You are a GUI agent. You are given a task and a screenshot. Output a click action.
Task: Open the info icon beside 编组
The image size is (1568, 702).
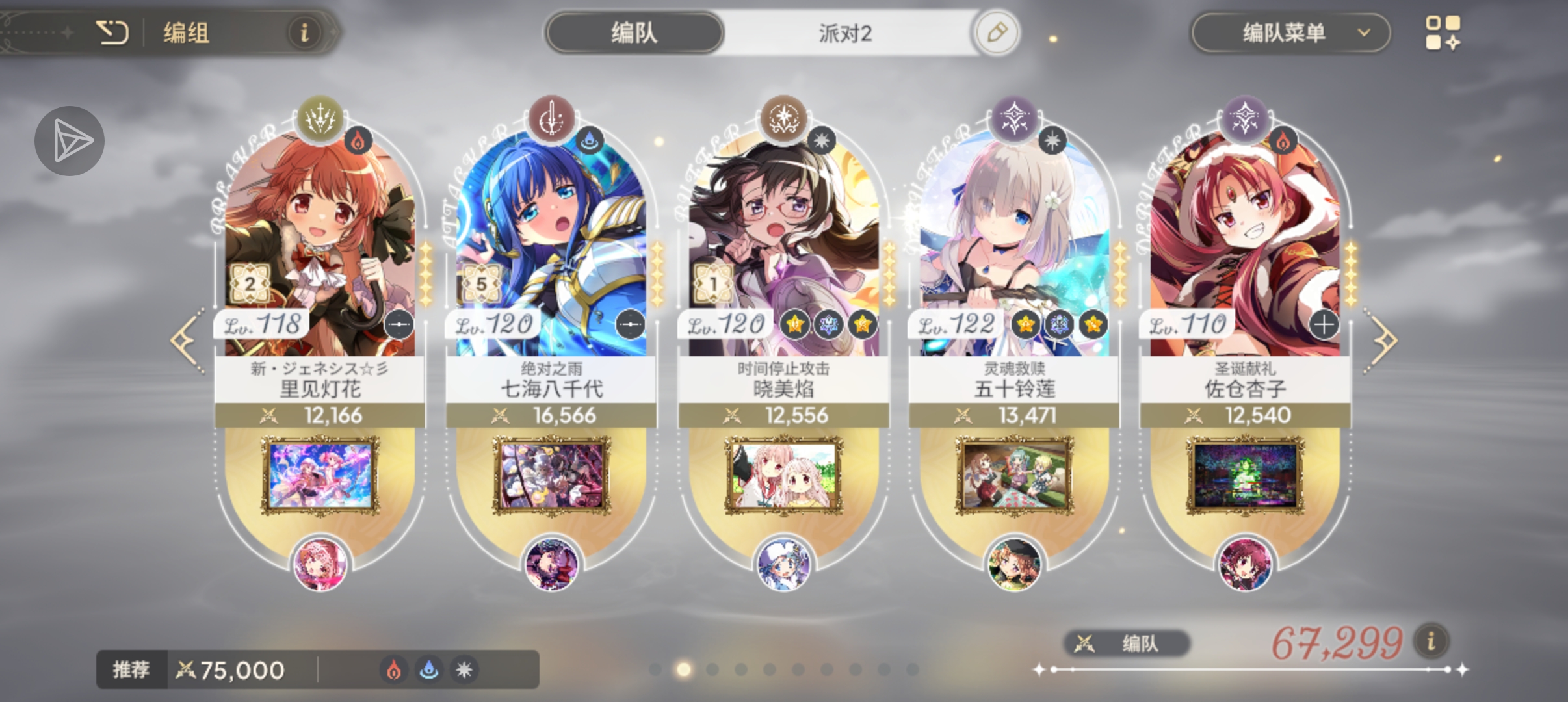click(x=304, y=33)
